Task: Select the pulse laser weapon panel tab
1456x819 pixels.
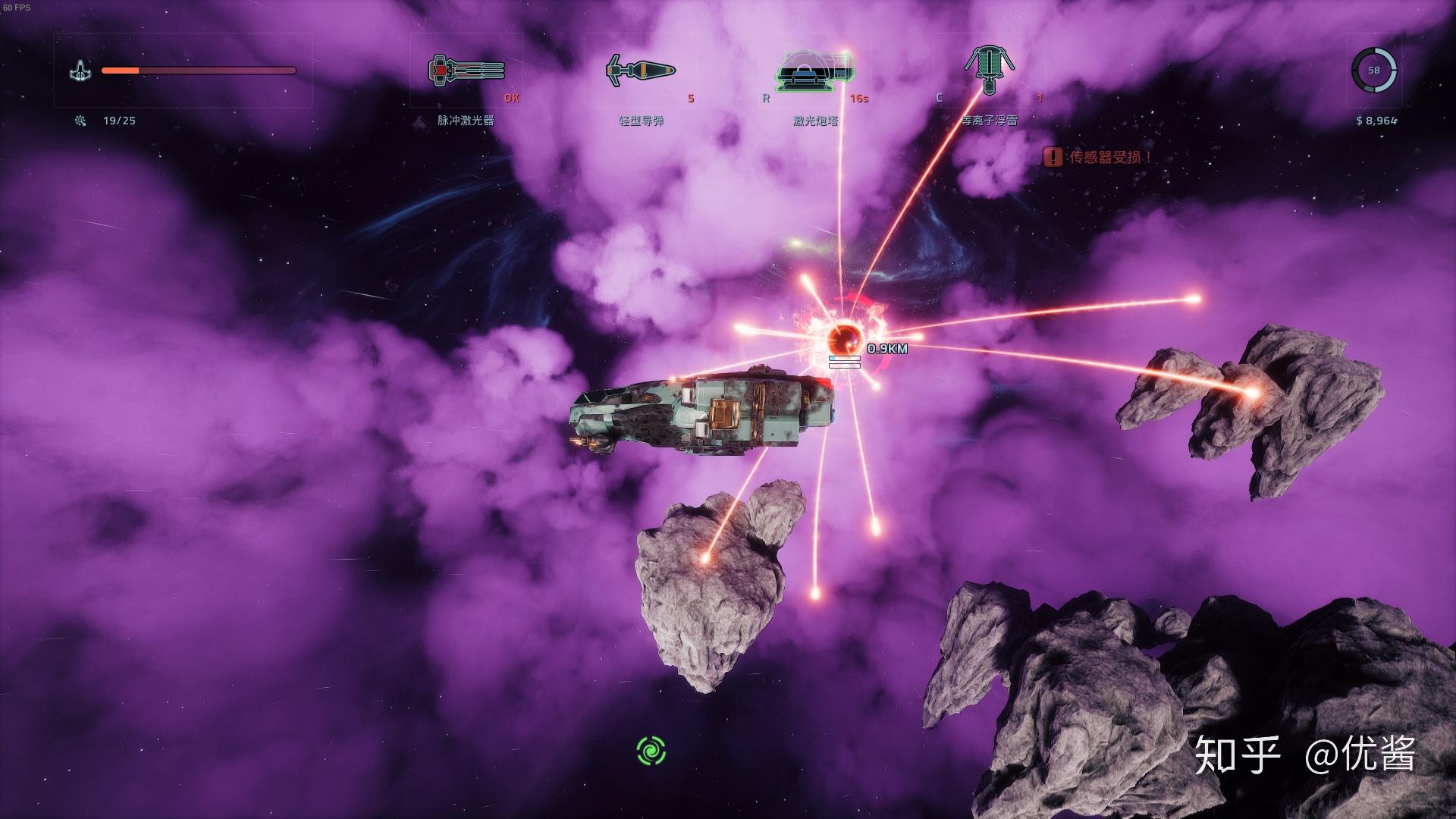Action: tap(466, 120)
